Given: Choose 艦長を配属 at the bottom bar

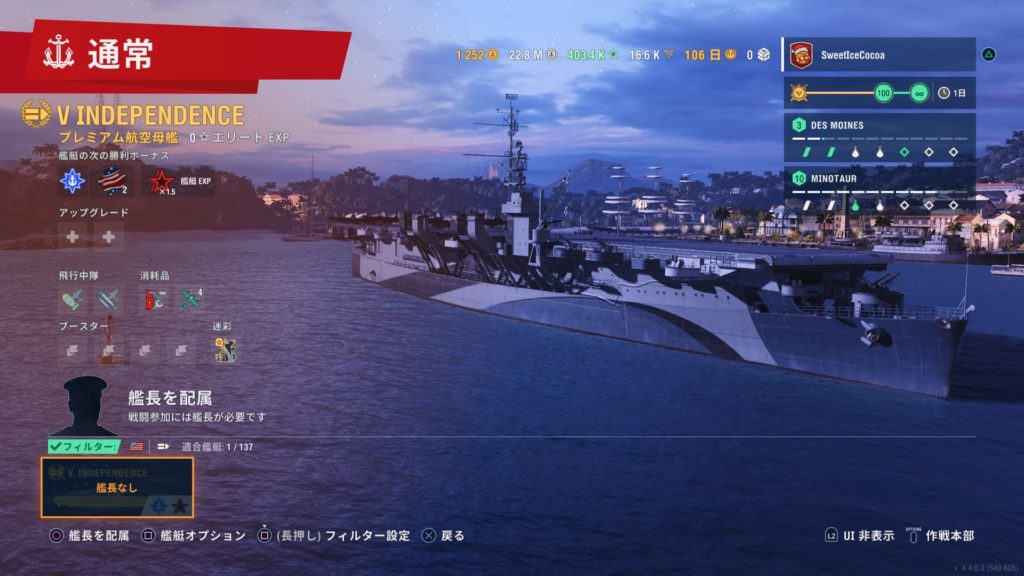Looking at the screenshot, I should click(x=90, y=536).
